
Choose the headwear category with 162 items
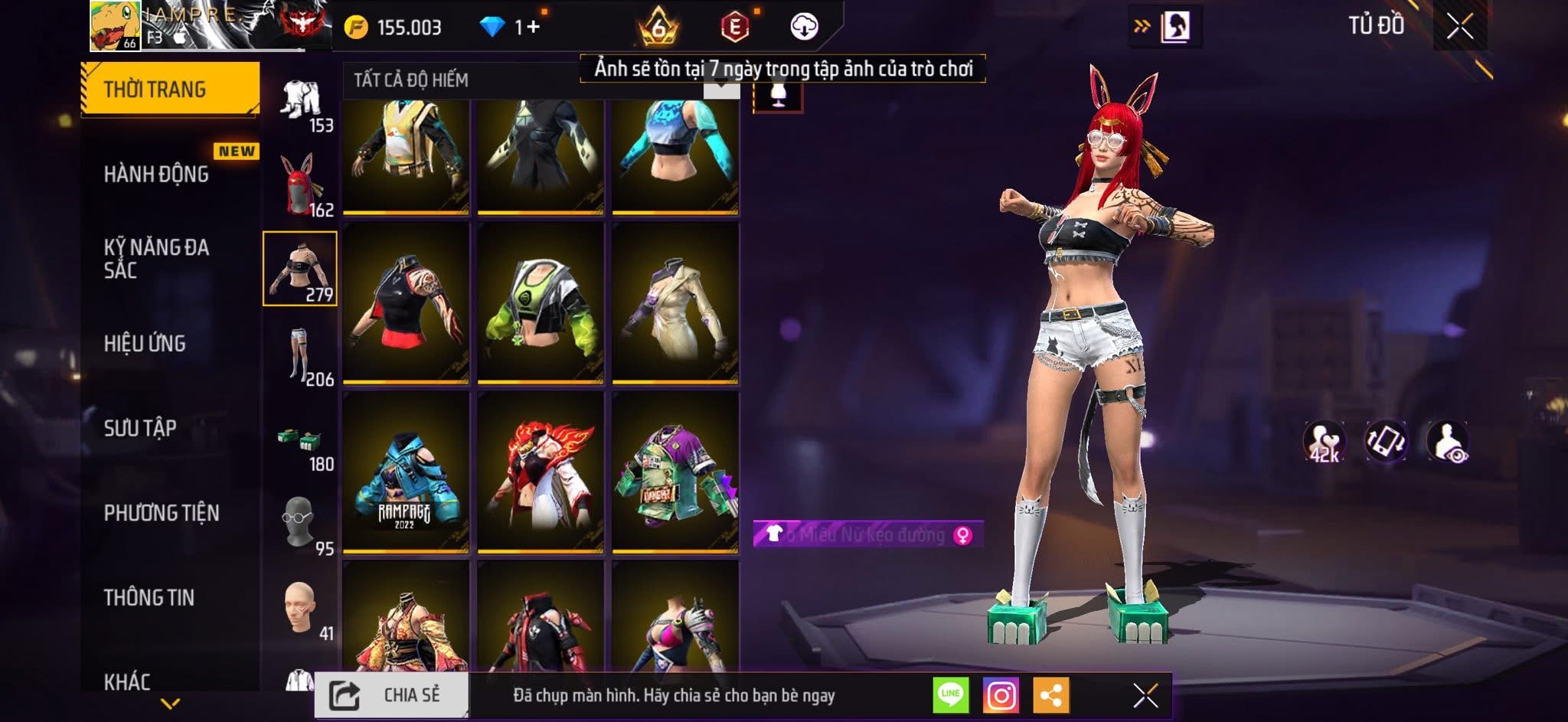300,185
